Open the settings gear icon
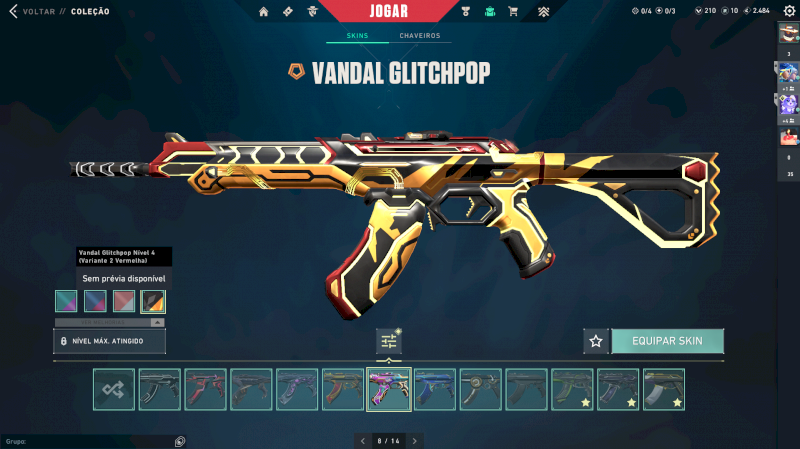800x449 pixels. (789, 11)
